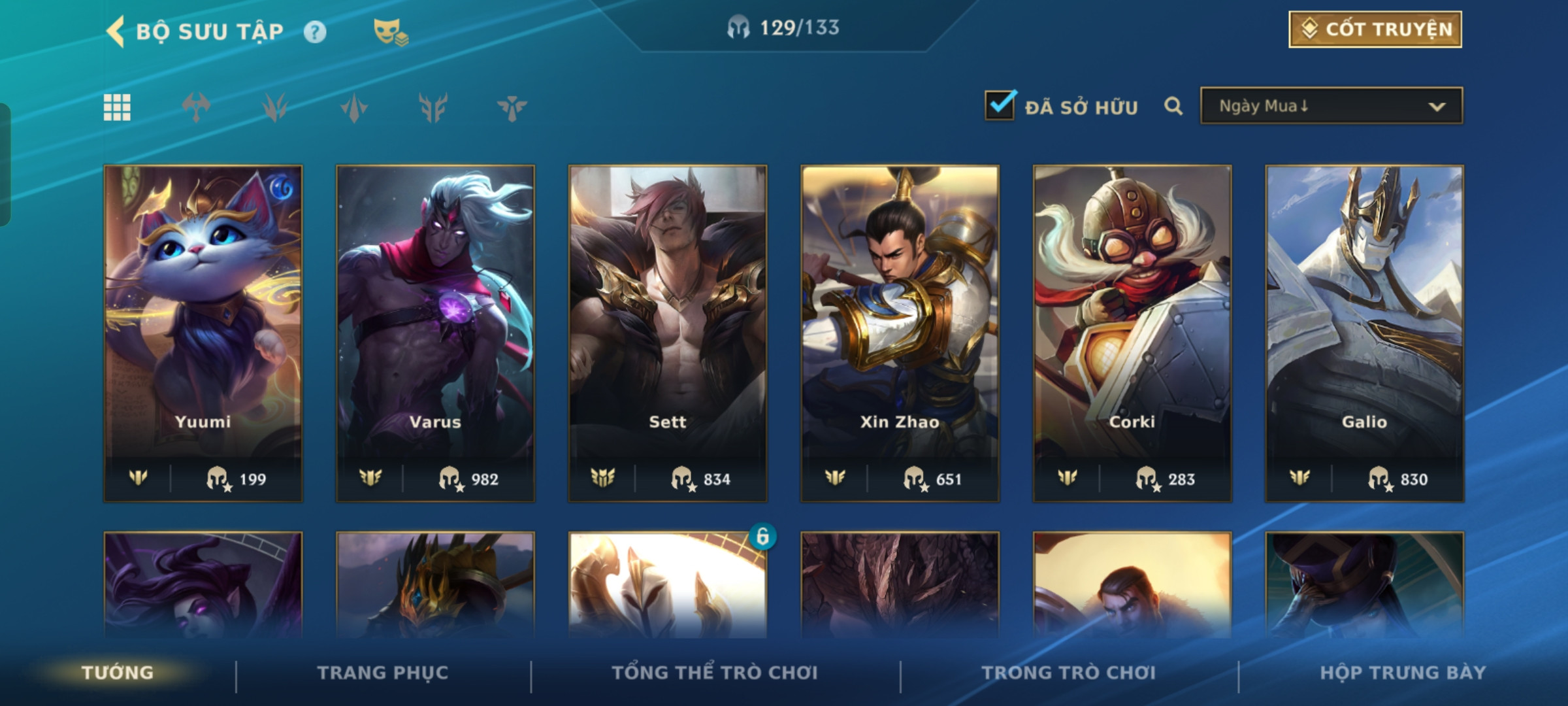Show all champions with grid filter

tap(117, 108)
